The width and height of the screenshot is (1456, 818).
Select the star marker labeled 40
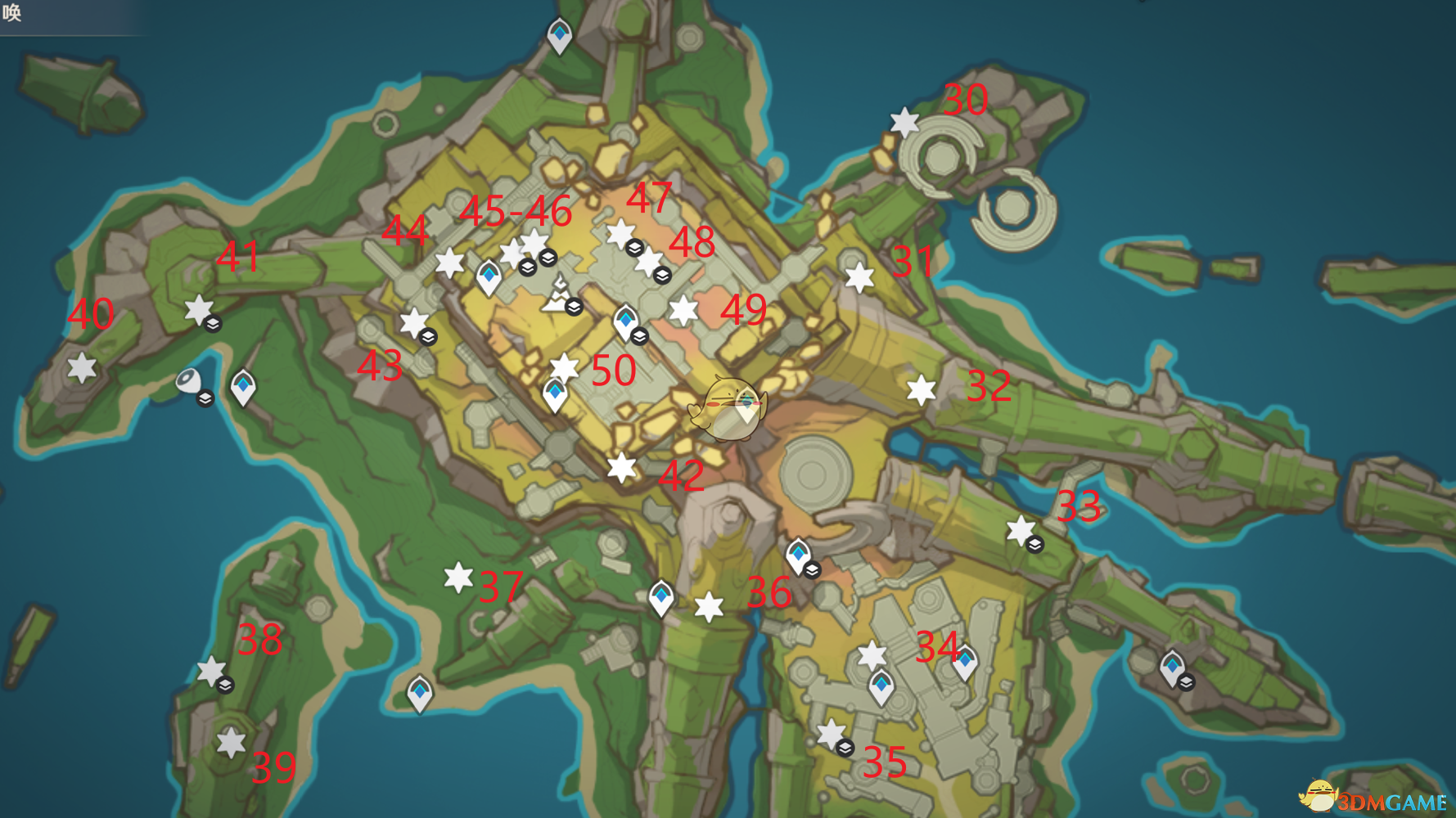[x=82, y=367]
